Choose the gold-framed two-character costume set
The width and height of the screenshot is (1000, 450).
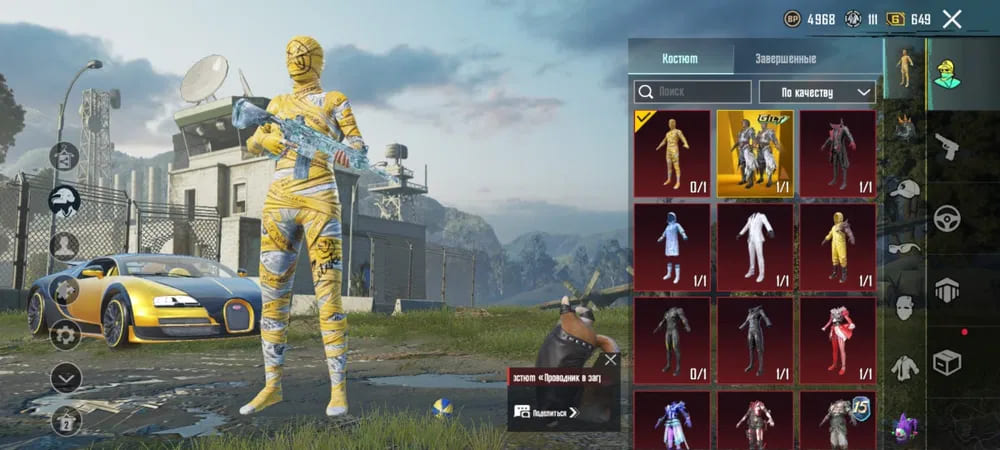tap(755, 154)
